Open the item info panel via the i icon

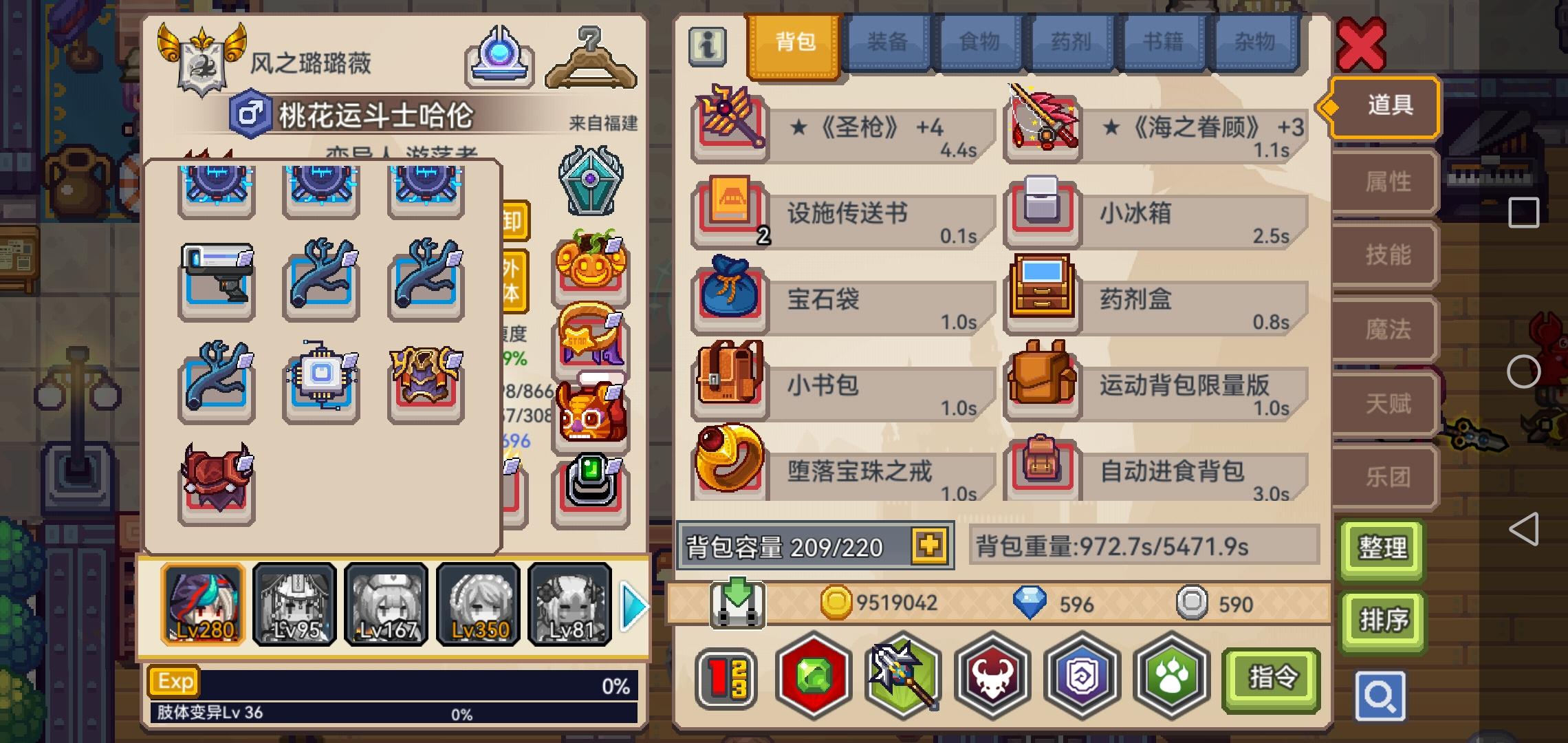click(707, 47)
